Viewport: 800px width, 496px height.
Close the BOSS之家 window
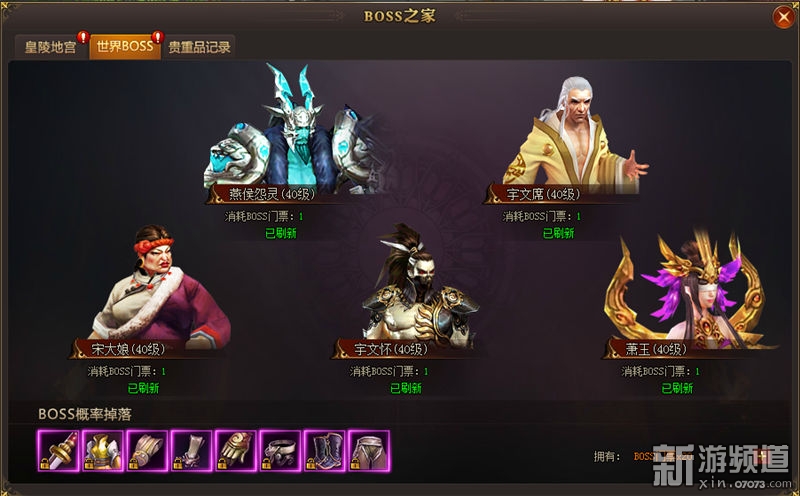pyautogui.click(x=782, y=17)
